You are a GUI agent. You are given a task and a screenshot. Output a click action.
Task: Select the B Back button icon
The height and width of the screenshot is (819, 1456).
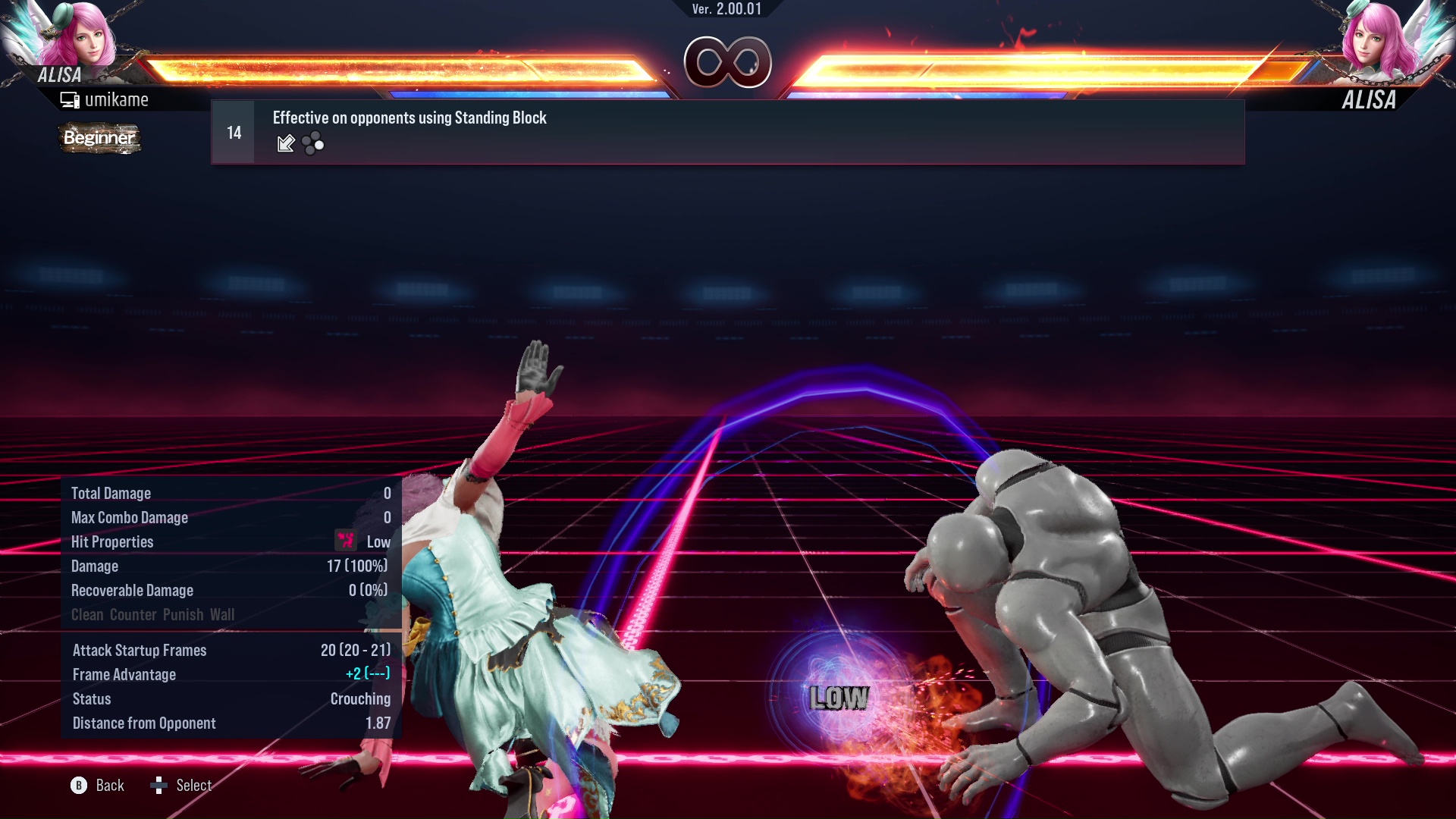pos(79,786)
